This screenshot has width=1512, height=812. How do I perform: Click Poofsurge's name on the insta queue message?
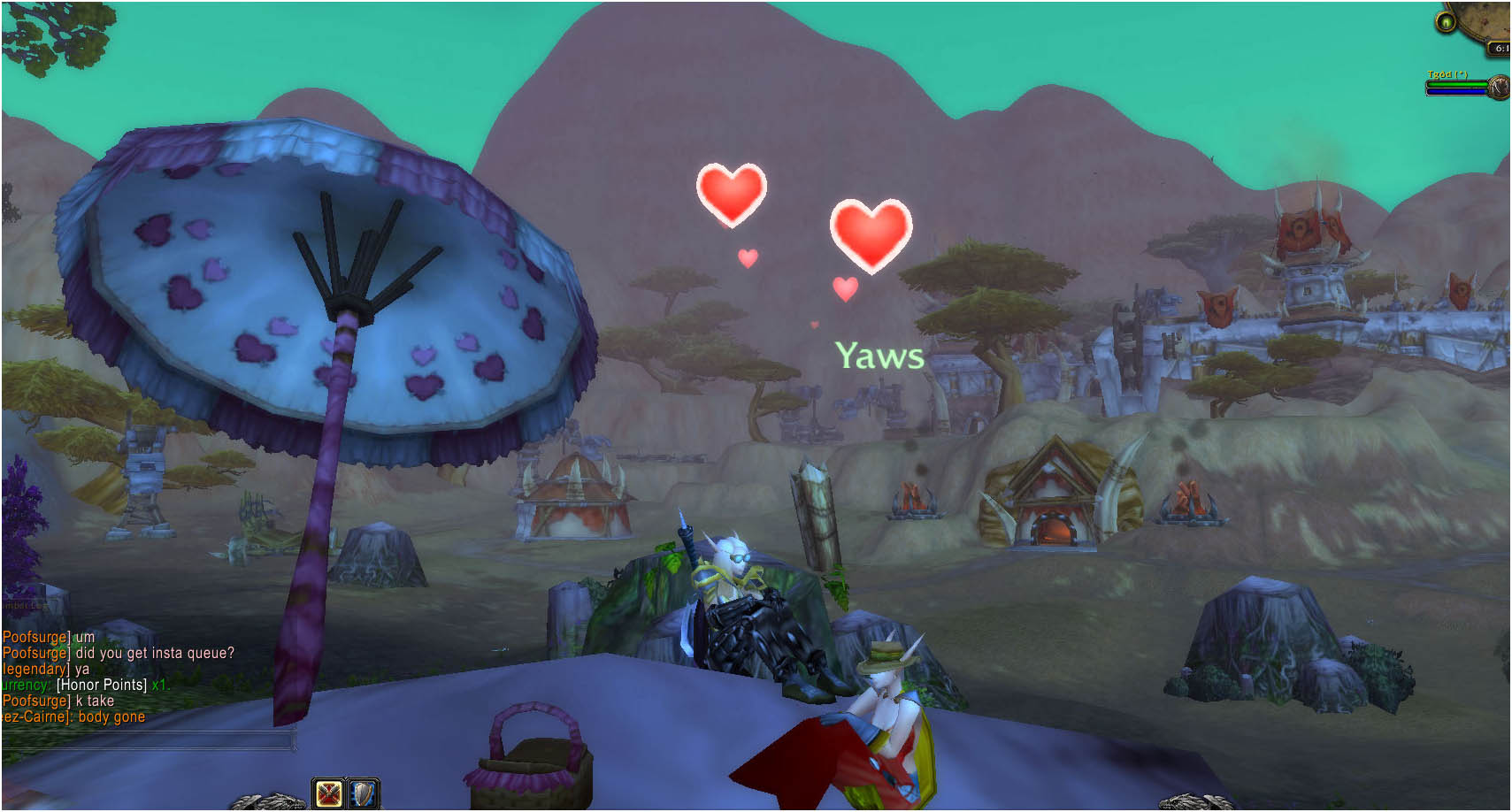pyautogui.click(x=35, y=653)
